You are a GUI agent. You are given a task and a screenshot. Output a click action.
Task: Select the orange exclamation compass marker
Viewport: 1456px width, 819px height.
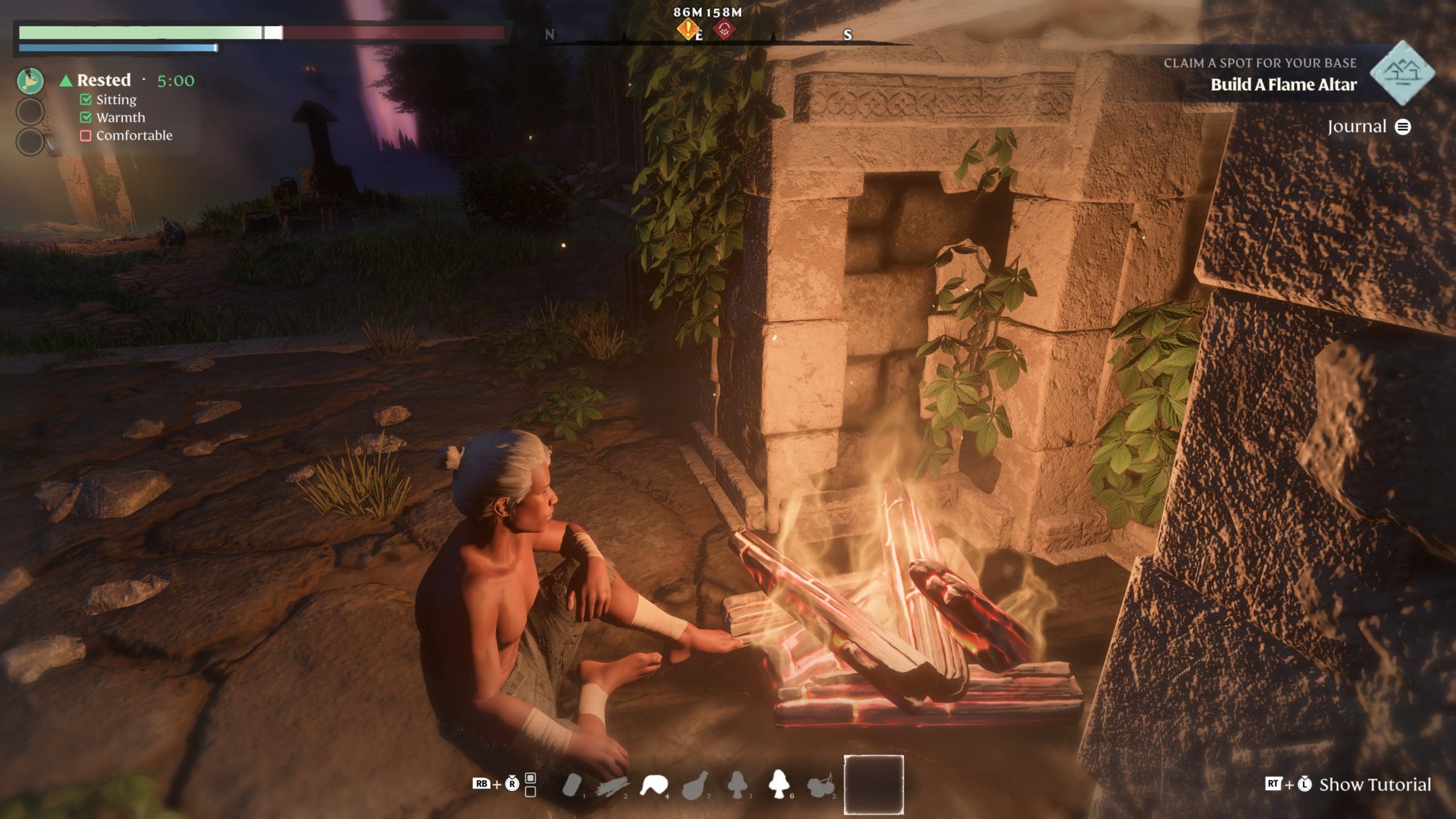coord(688,28)
